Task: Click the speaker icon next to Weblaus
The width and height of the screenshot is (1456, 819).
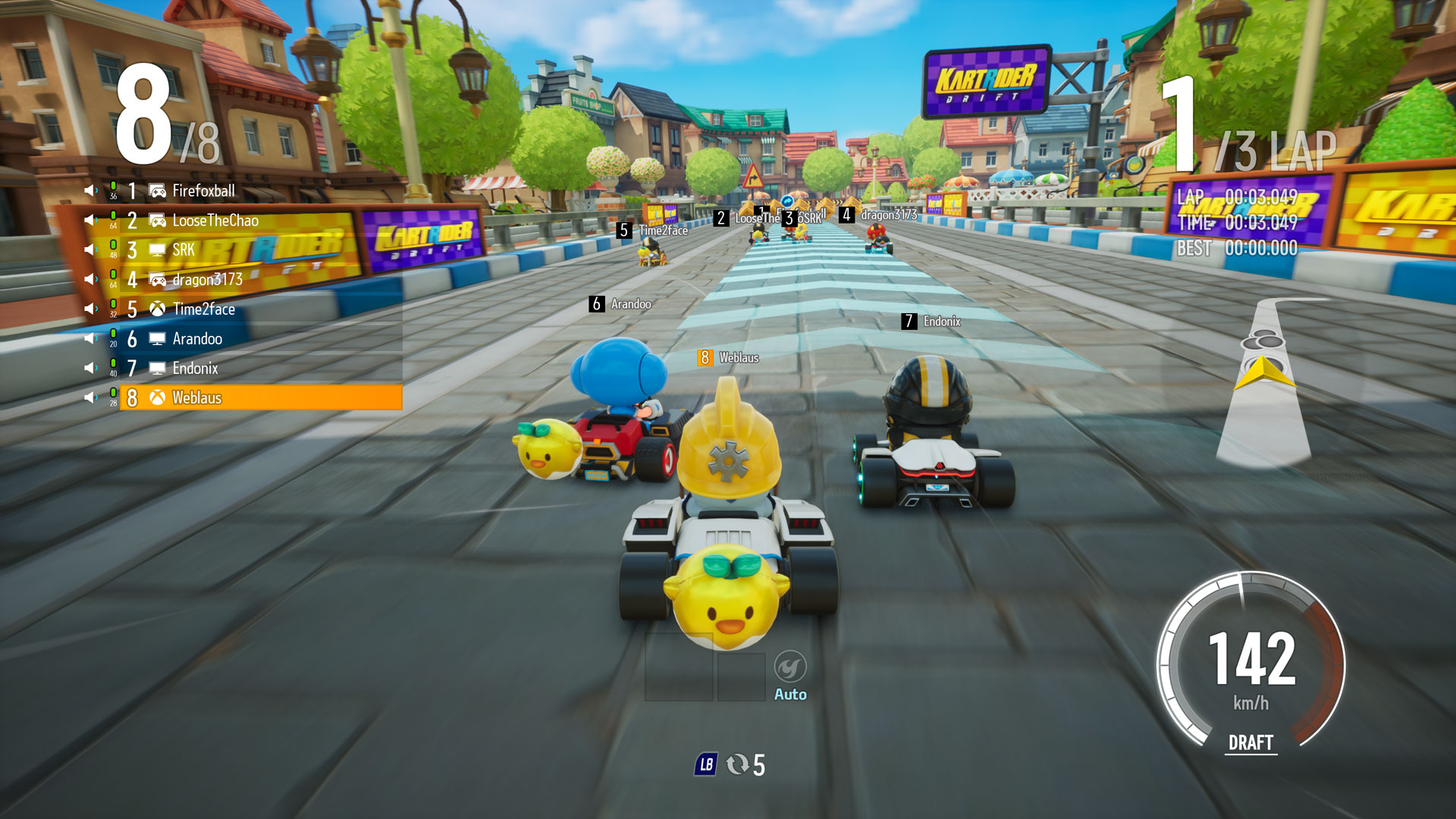Action: (91, 397)
